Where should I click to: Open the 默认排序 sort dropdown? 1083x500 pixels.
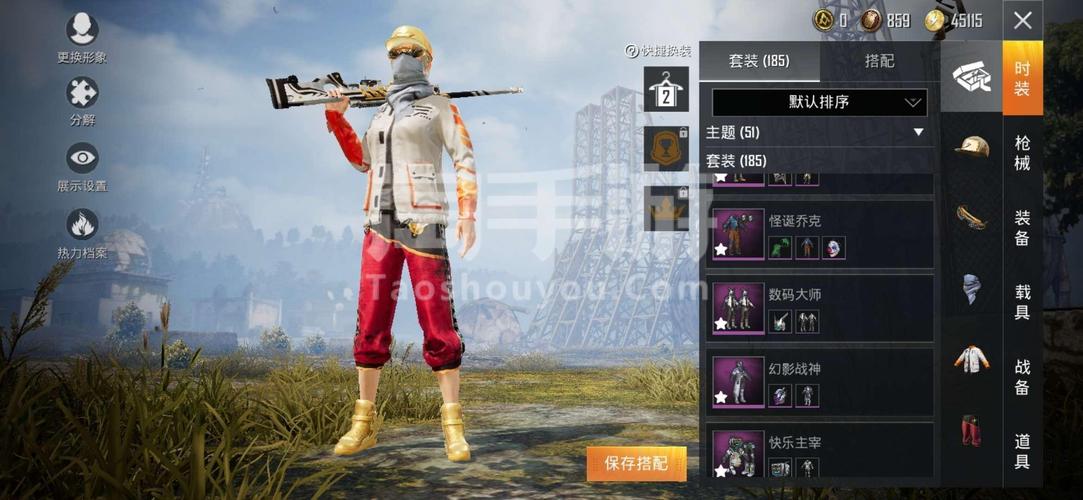pyautogui.click(x=819, y=102)
